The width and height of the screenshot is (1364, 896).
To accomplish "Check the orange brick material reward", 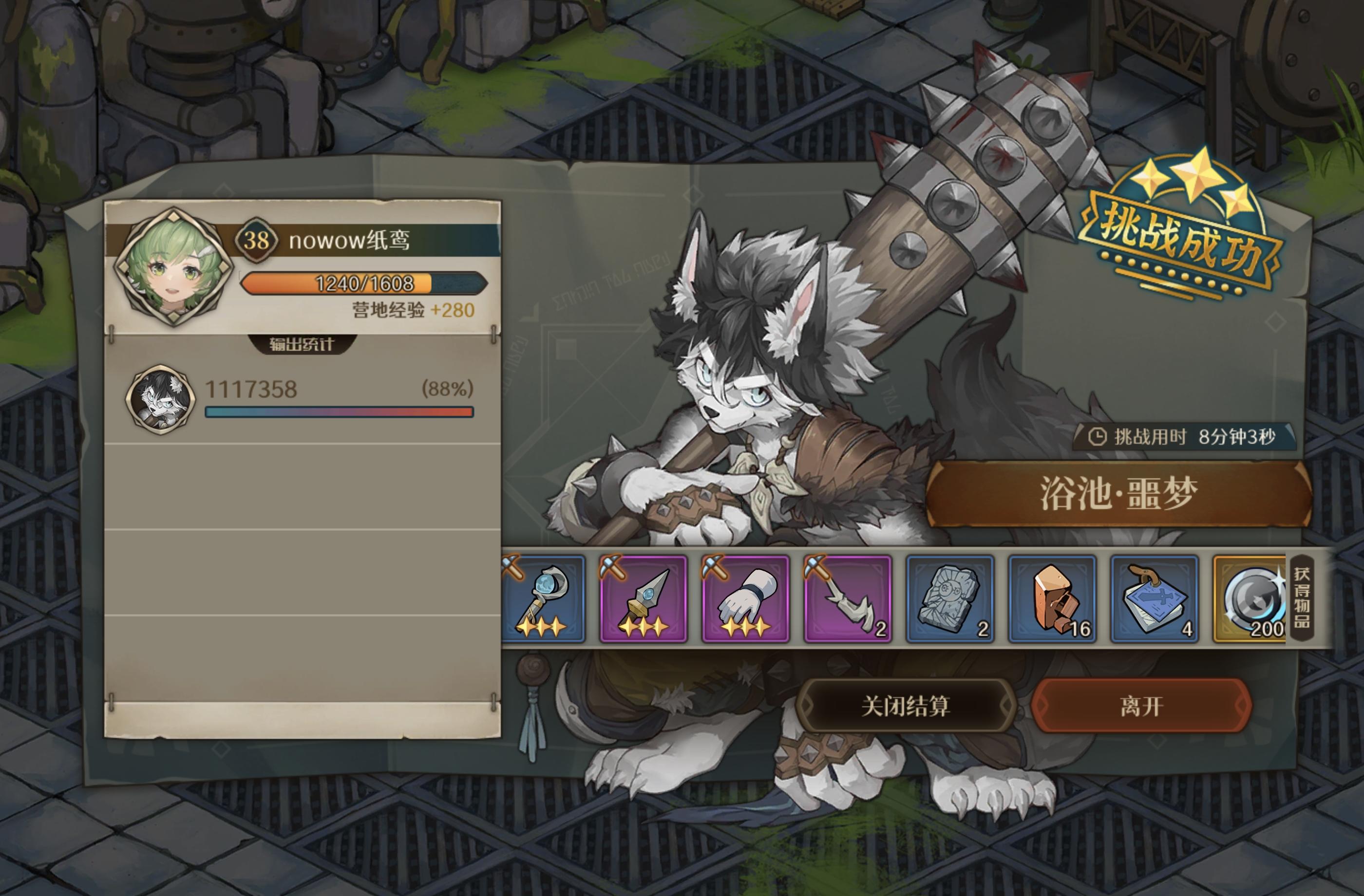I will [x=1052, y=598].
